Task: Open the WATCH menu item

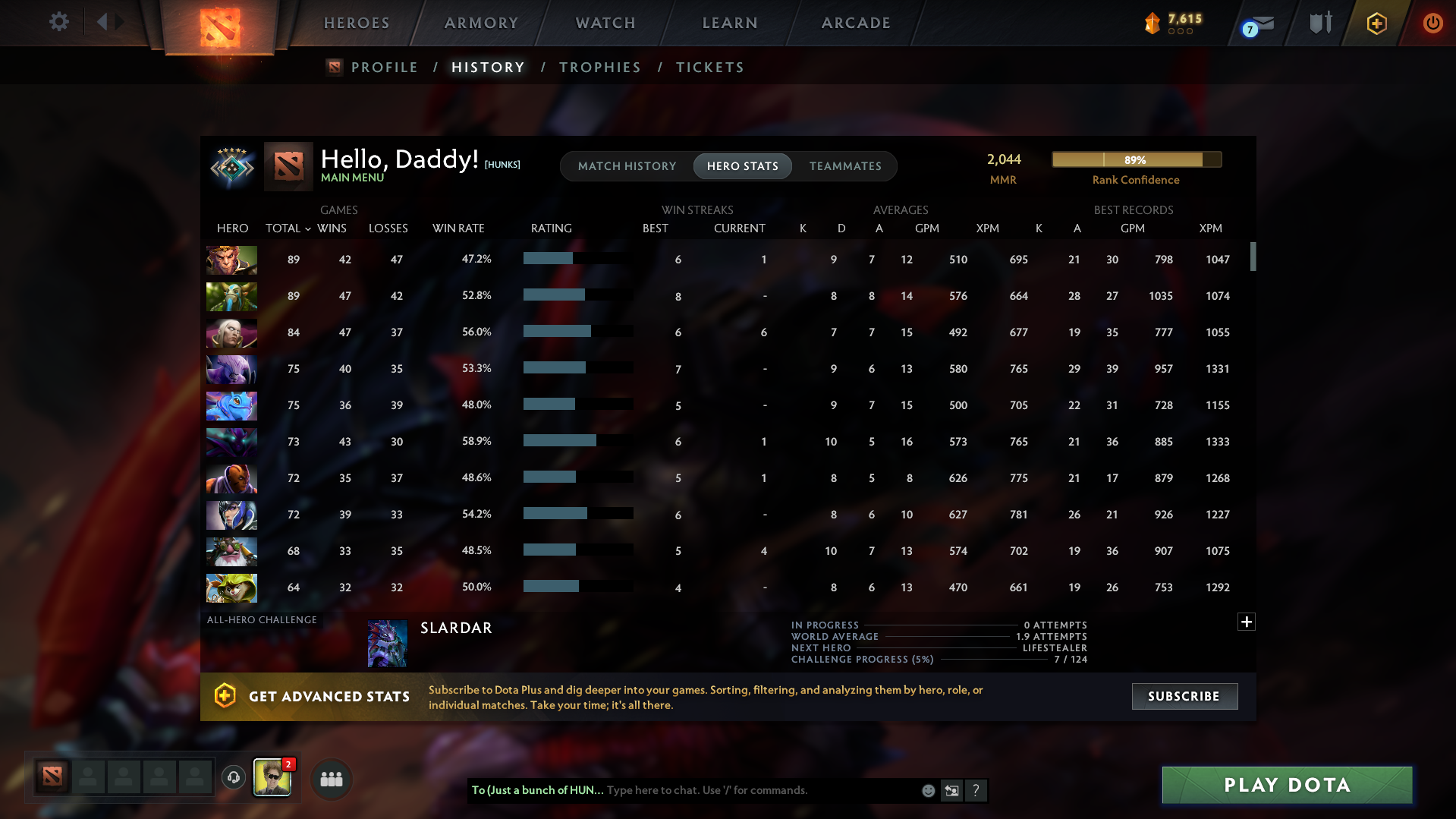Action: pos(605,23)
